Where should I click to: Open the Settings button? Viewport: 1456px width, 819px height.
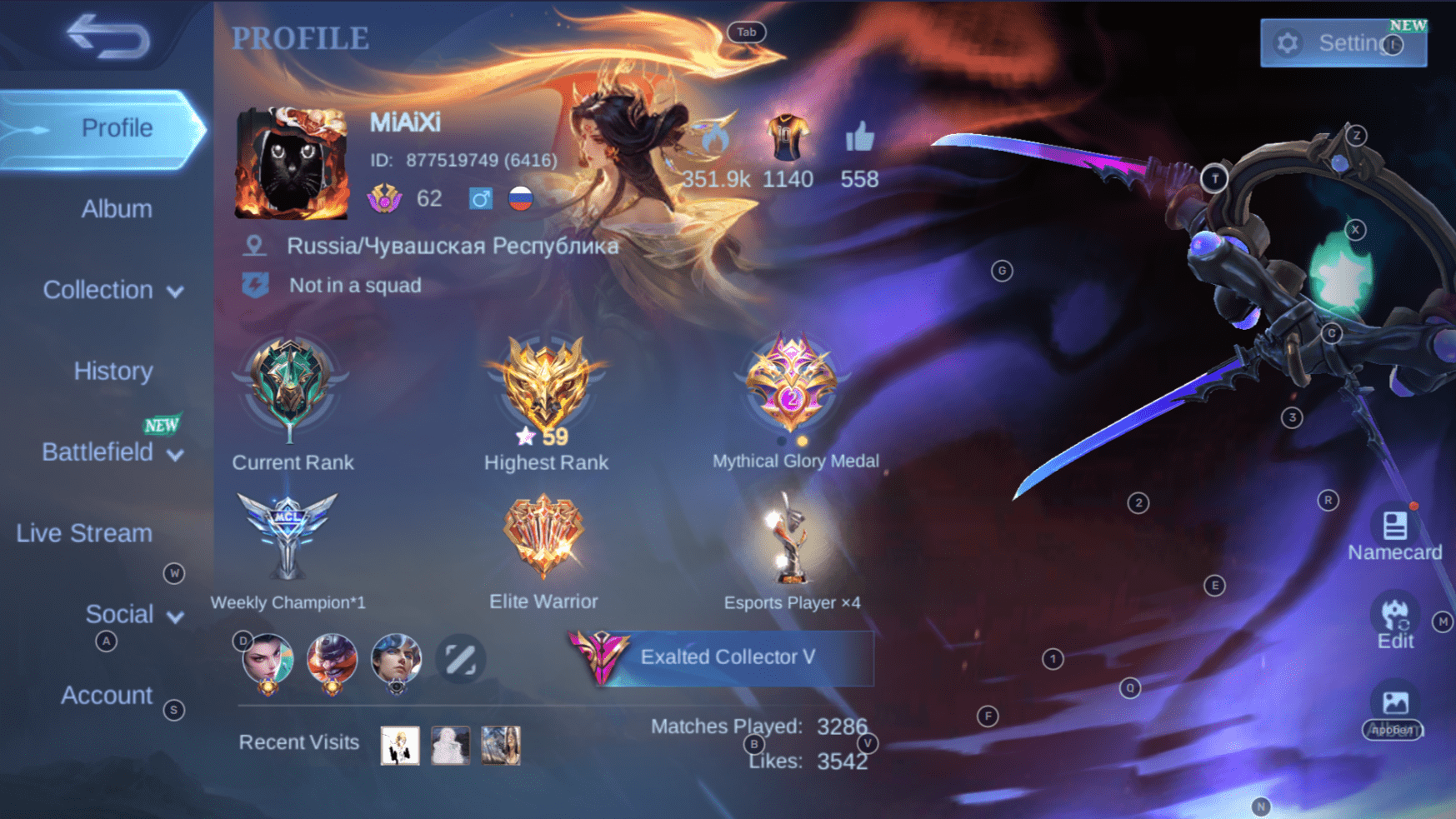1343,42
